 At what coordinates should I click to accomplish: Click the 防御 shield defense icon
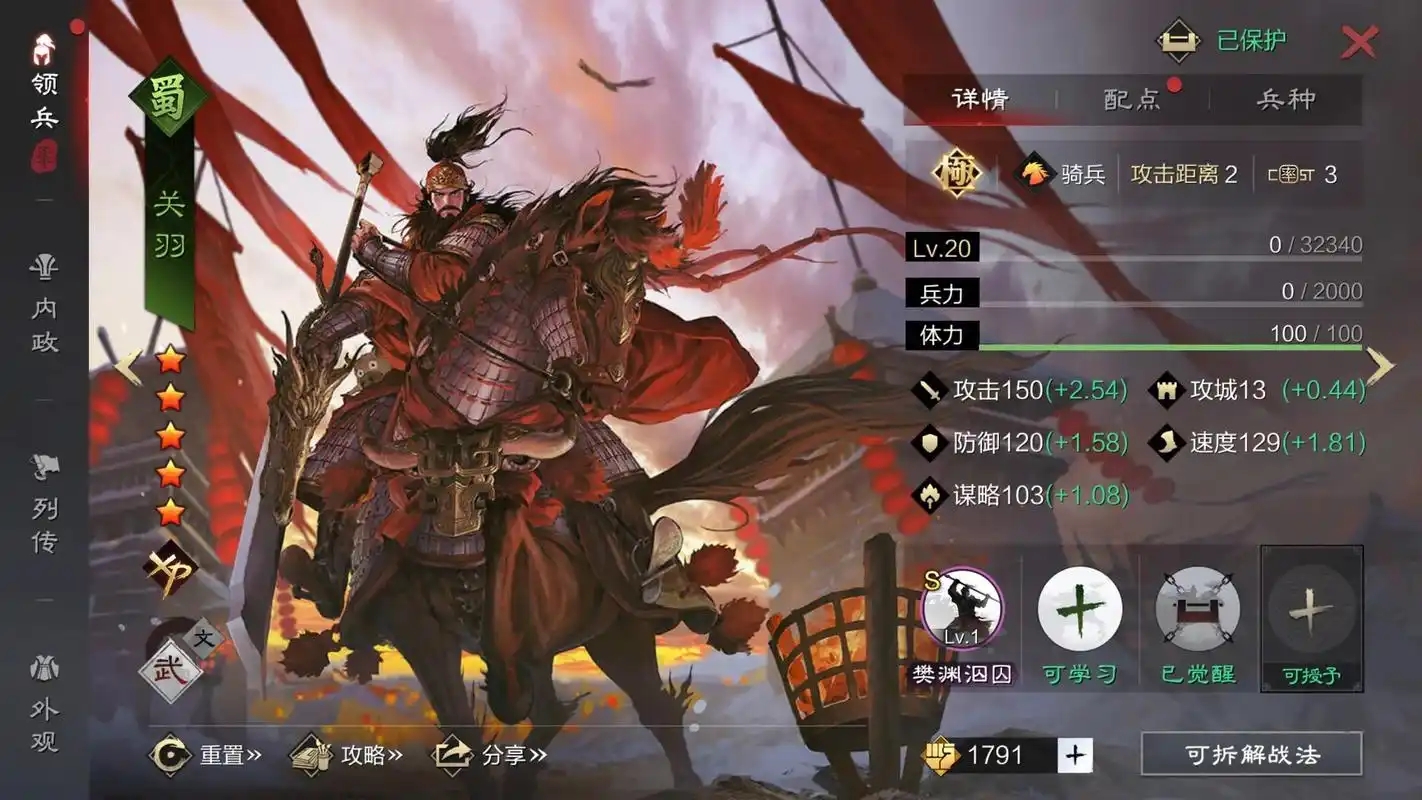click(928, 441)
